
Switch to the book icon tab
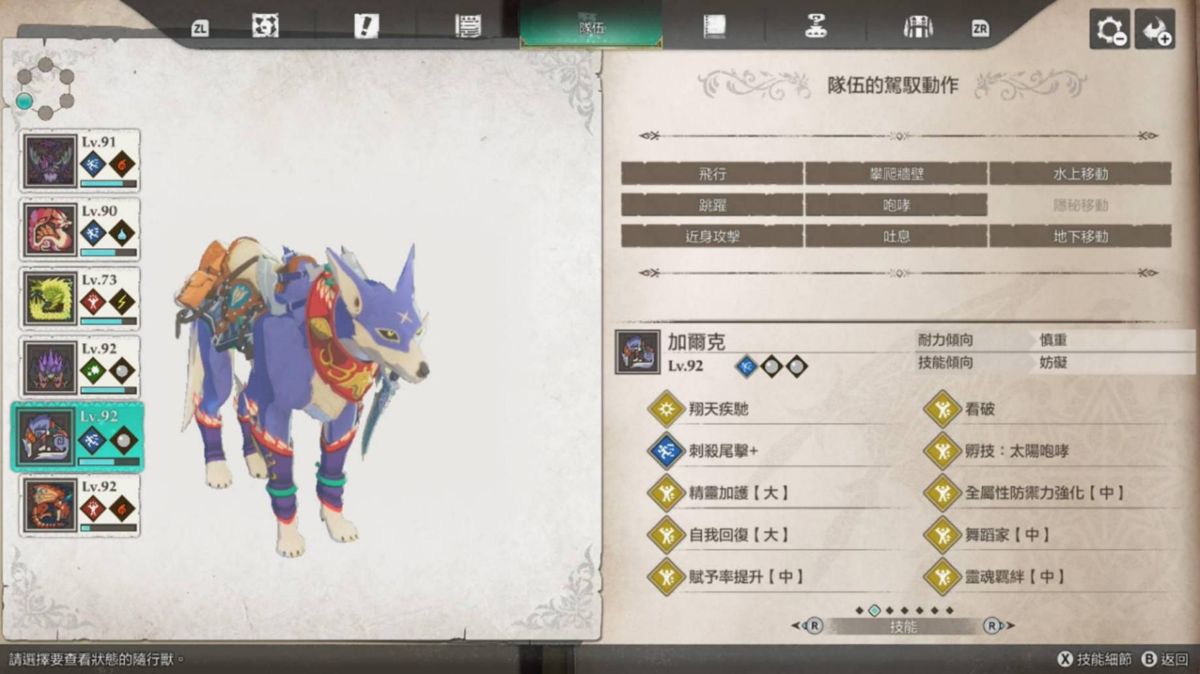point(714,27)
